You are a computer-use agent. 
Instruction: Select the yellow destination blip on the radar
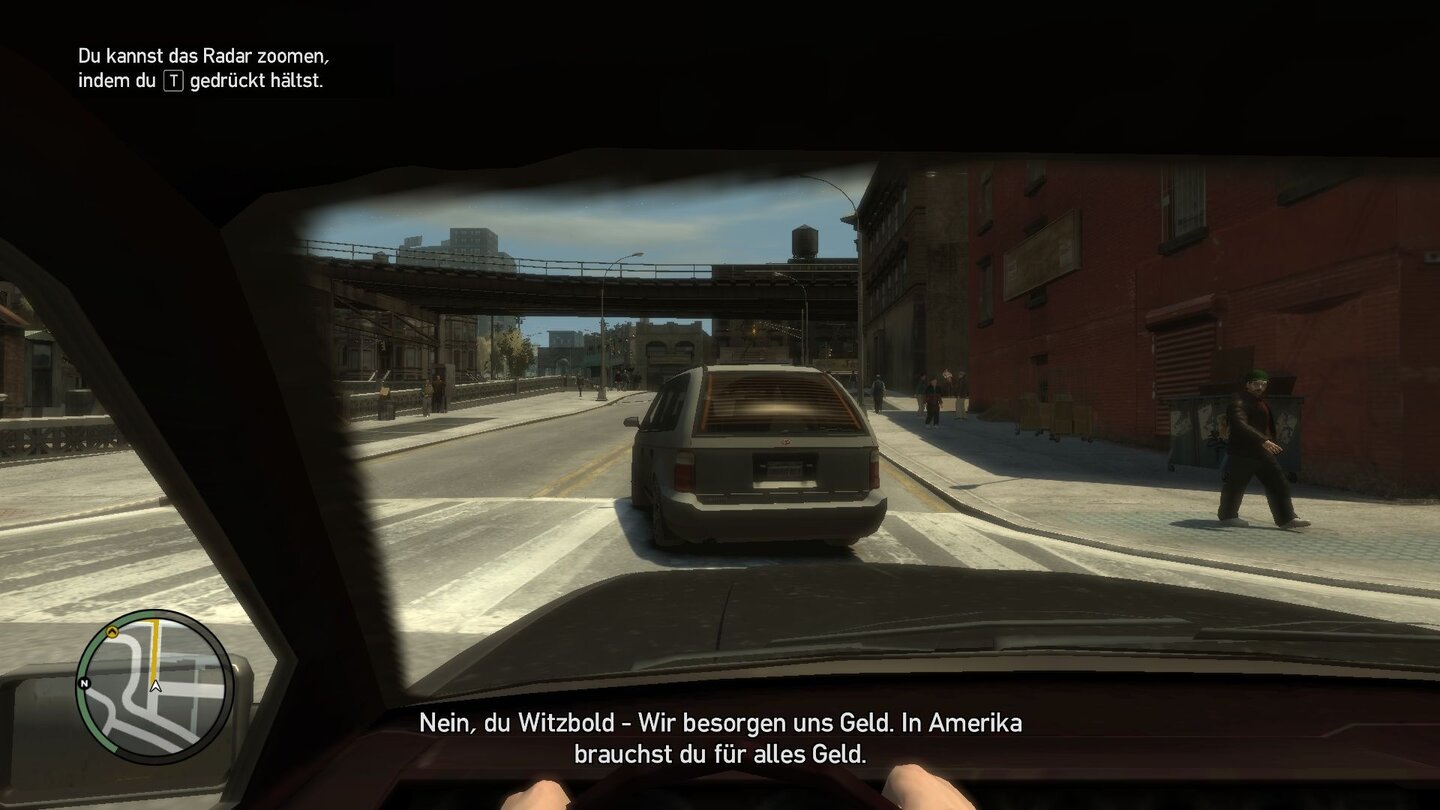coord(113,632)
